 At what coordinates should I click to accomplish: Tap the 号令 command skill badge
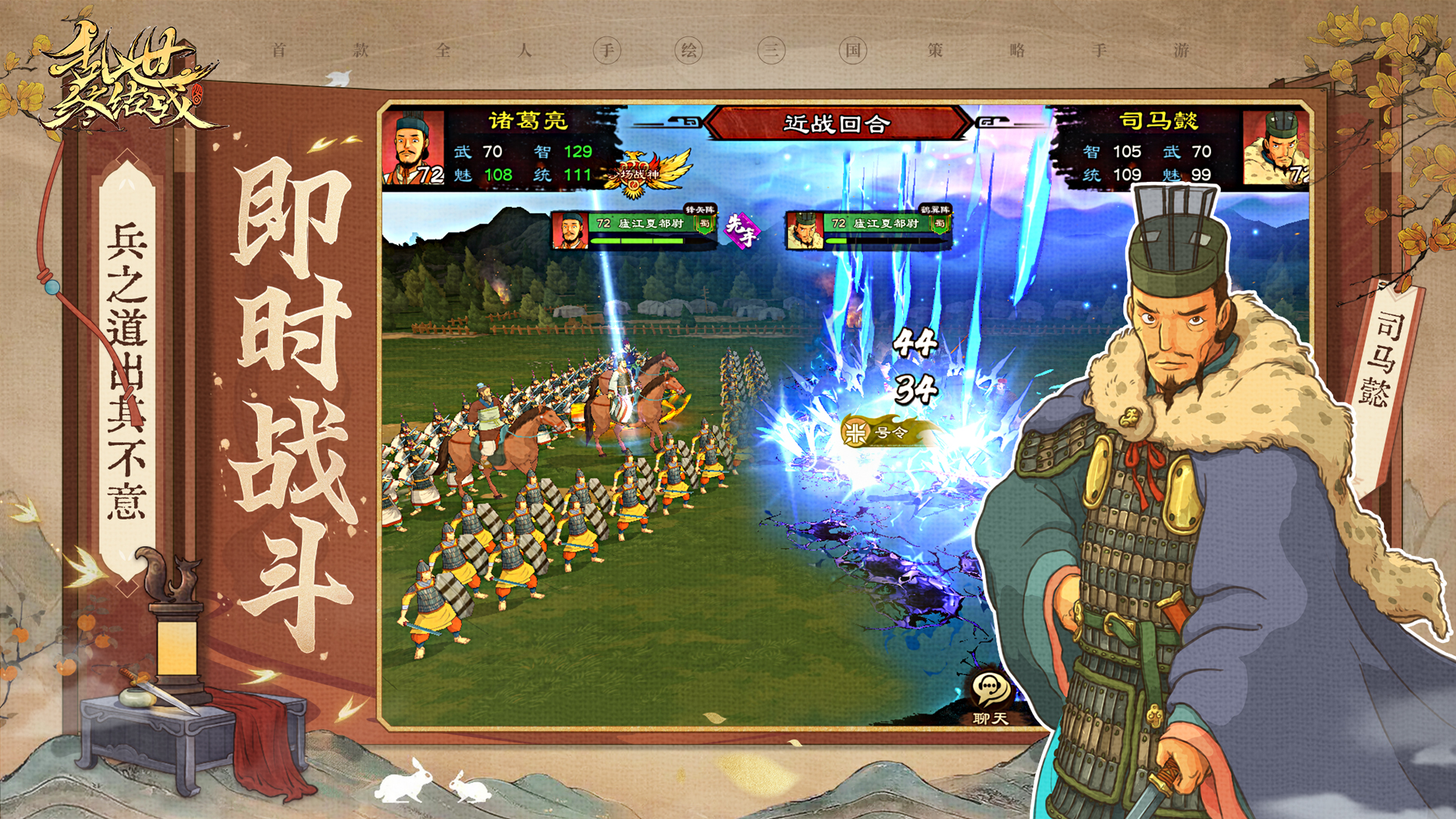point(880,432)
